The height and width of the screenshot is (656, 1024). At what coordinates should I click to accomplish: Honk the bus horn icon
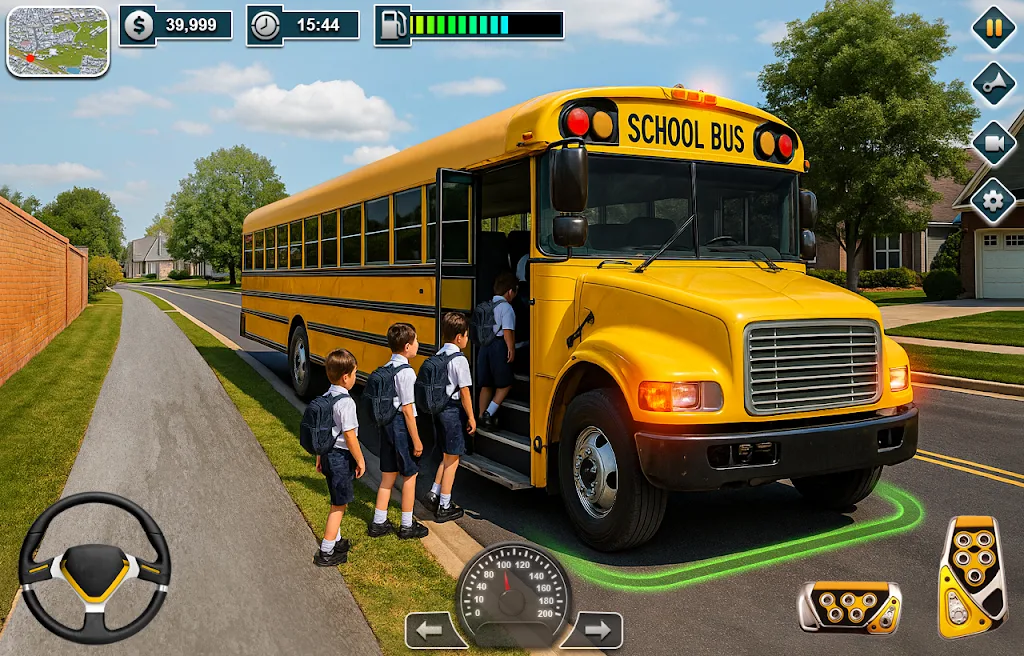click(993, 84)
